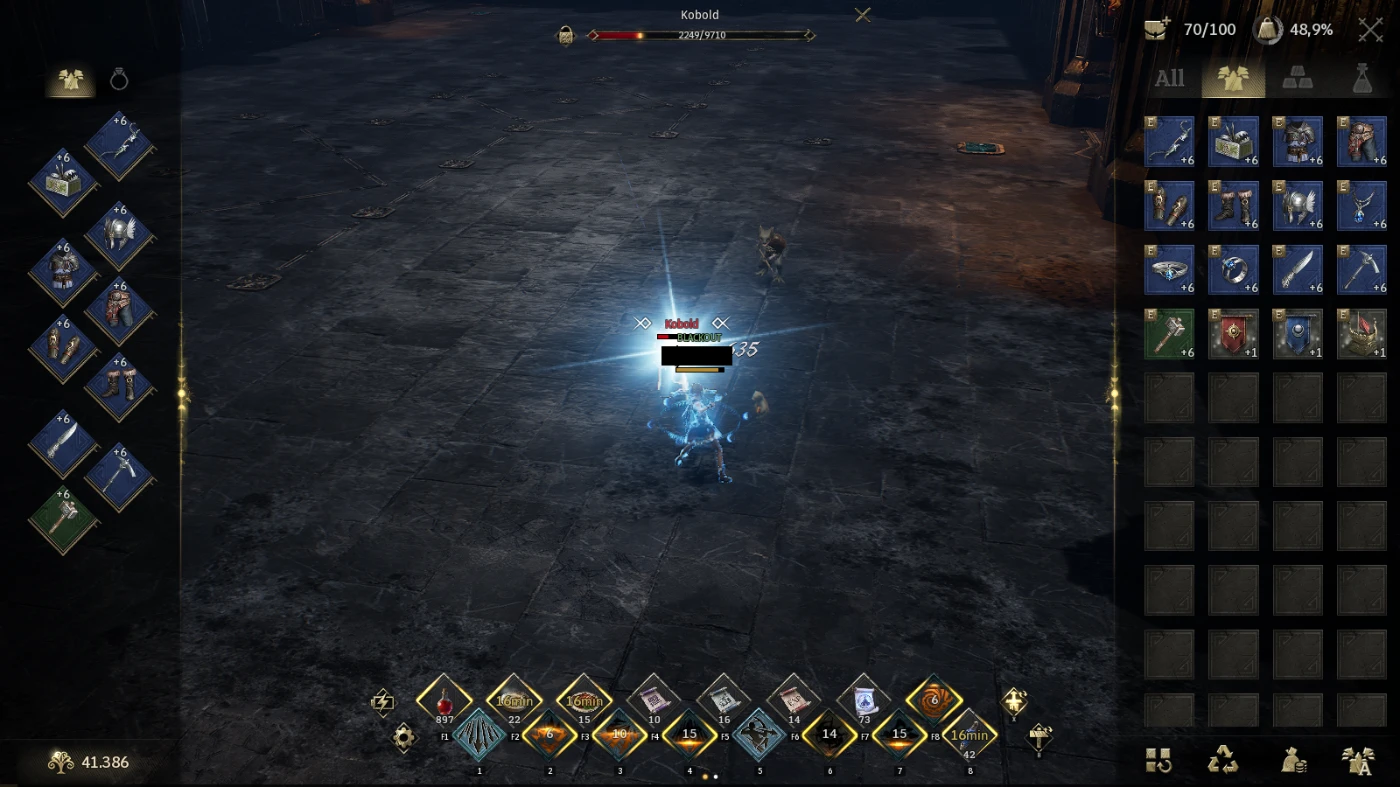The width and height of the screenshot is (1400, 787).
Task: Expand inventory capacity with the chest plus icon
Action: coord(1158,30)
